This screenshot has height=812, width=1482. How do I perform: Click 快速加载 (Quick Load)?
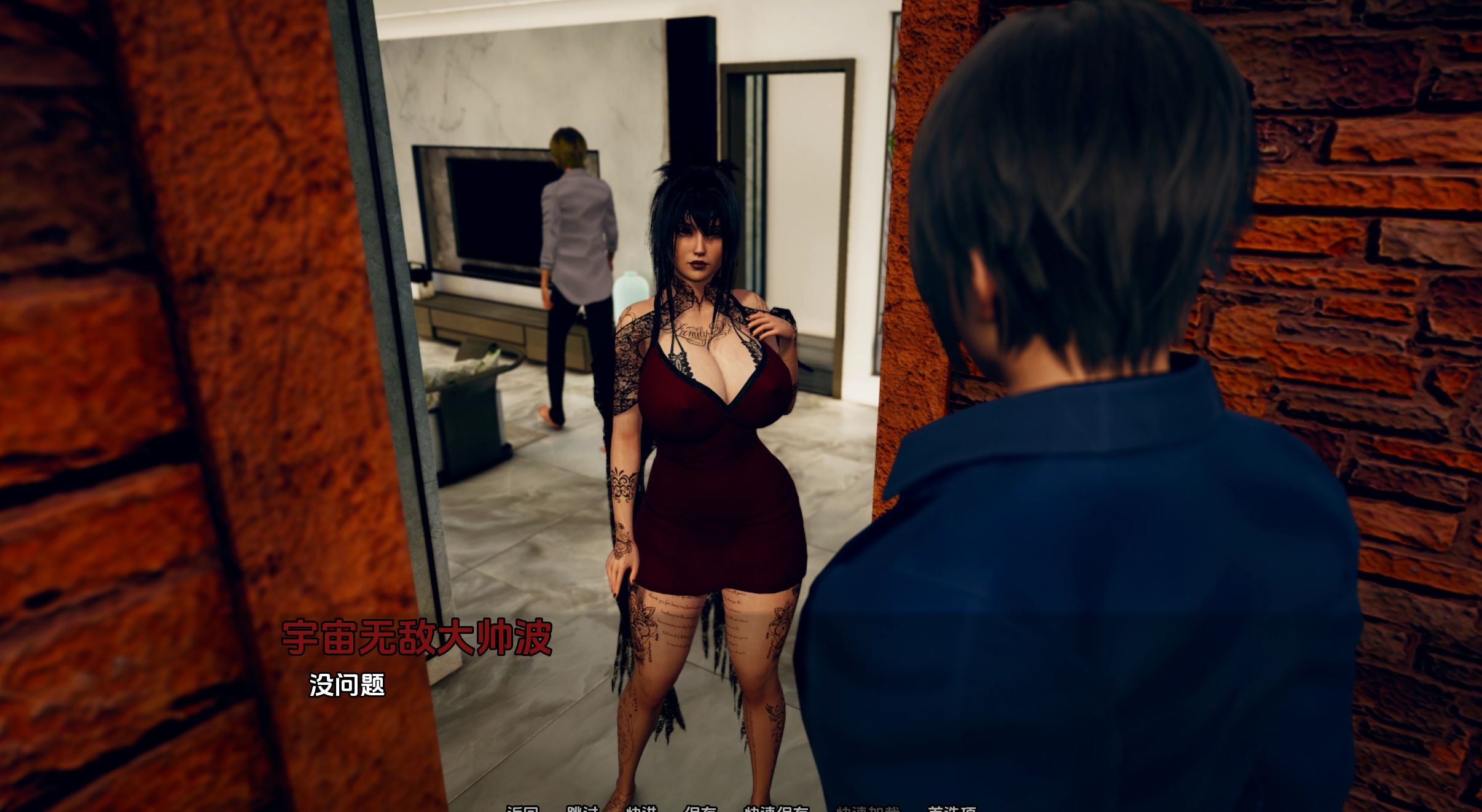point(868,809)
